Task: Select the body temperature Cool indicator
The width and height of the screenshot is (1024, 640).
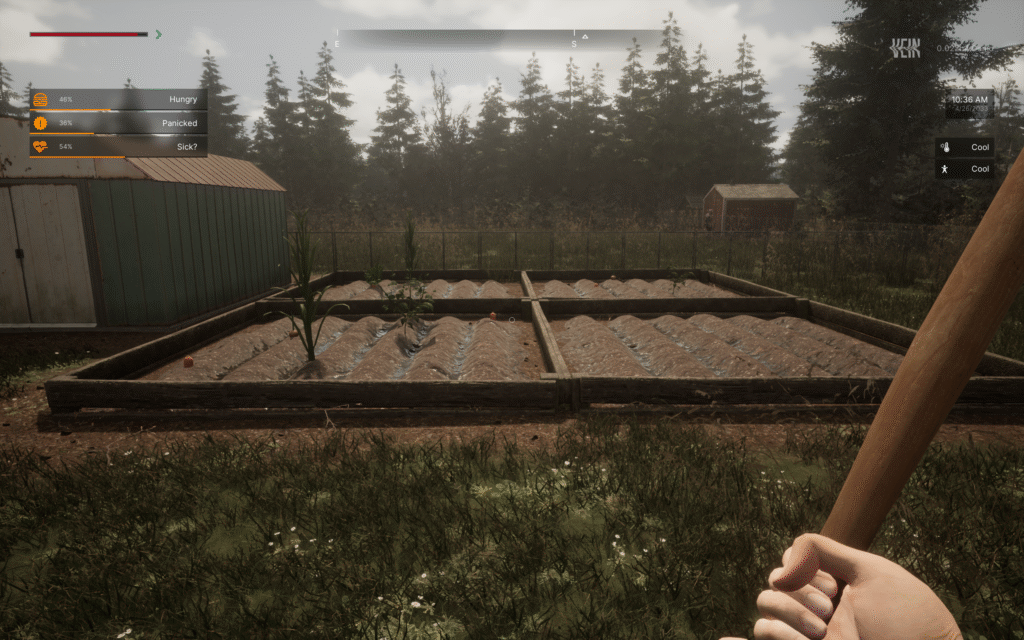Action: click(964, 169)
